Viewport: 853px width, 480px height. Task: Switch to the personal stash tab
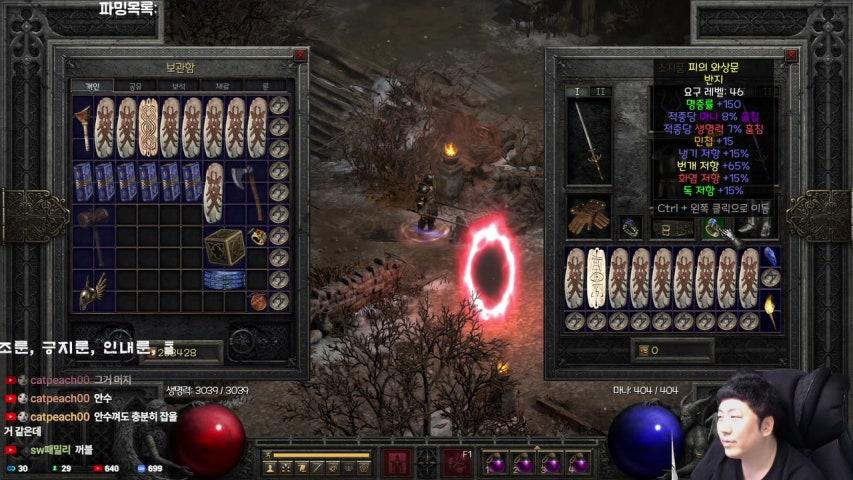click(x=92, y=86)
